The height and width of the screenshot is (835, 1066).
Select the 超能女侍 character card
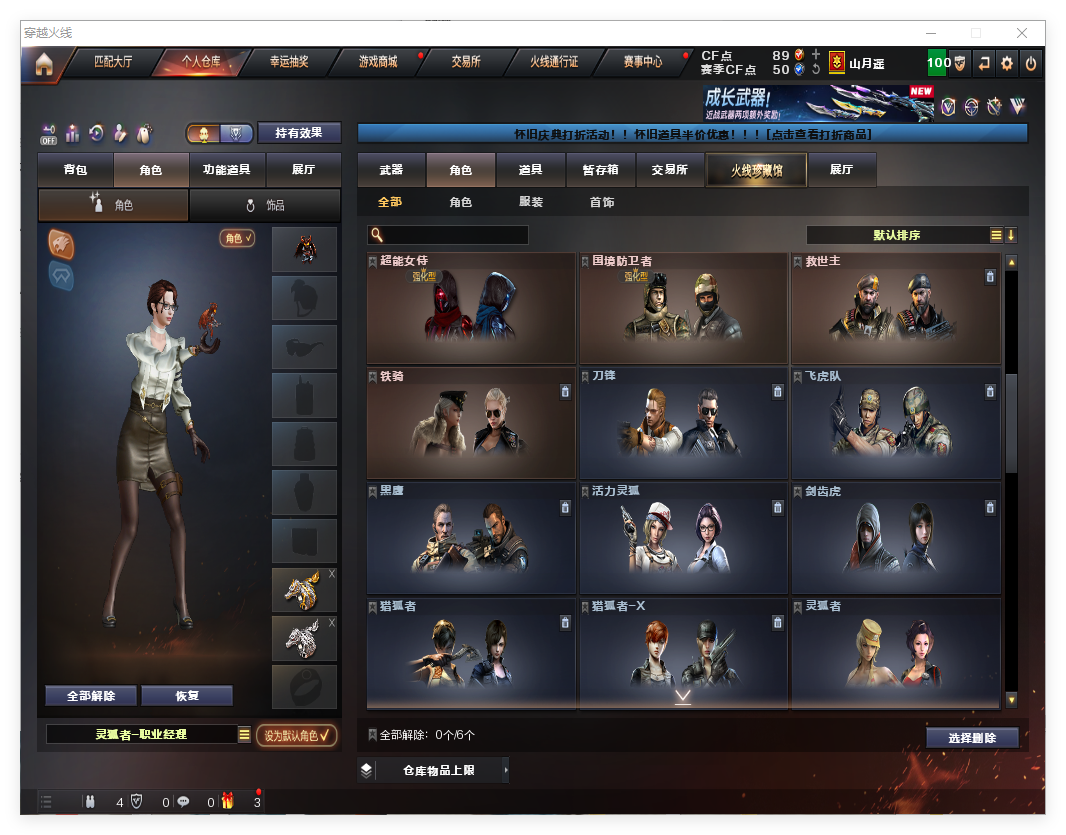tap(471, 308)
